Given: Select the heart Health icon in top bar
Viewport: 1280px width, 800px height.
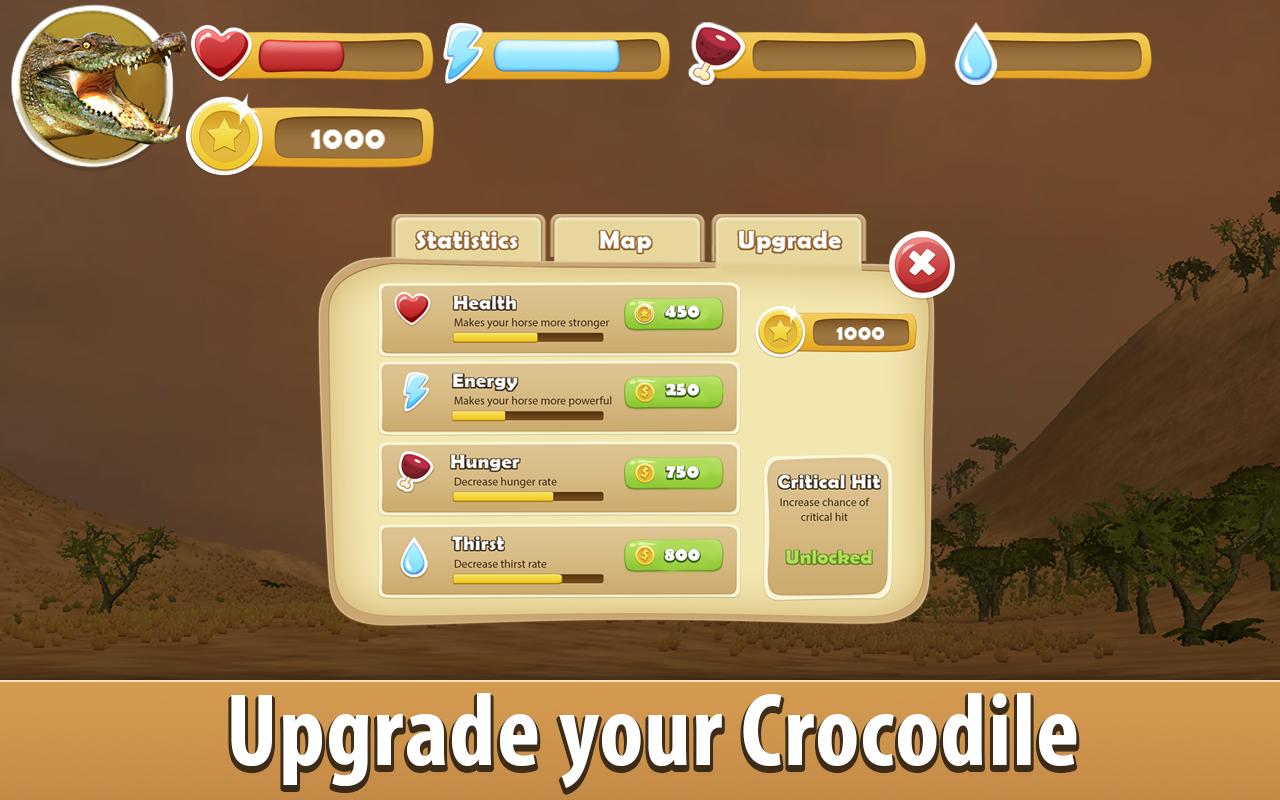Looking at the screenshot, I should pyautogui.click(x=222, y=51).
